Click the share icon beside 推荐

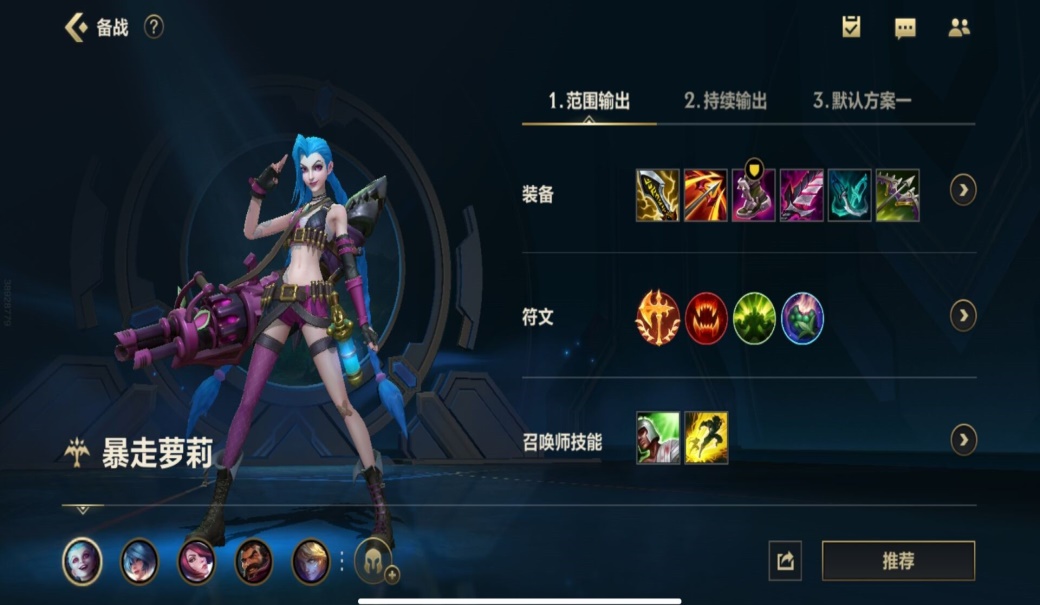pos(785,561)
